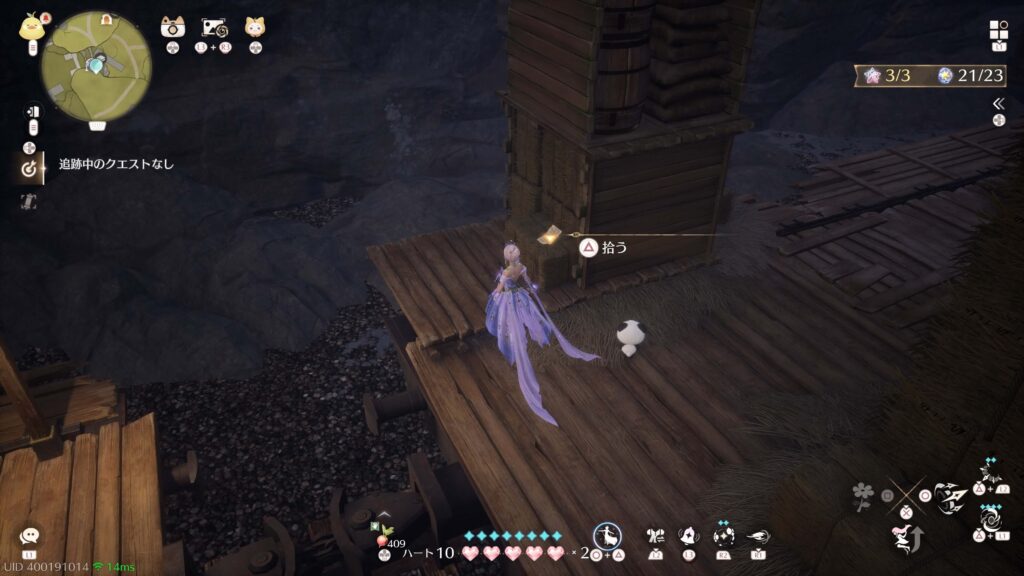Pick up the item via the 拾う prompt

pyautogui.click(x=603, y=247)
